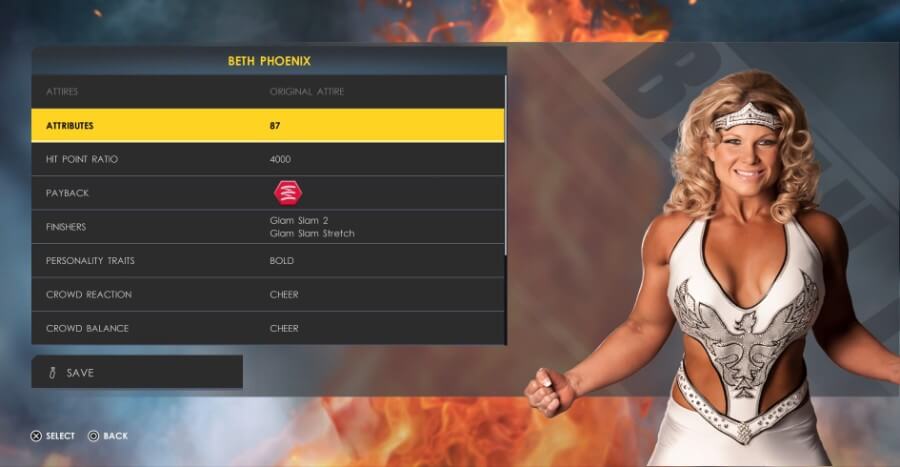Choose the Hit Point Ratio row
900x467 pixels.
[x=268, y=160]
